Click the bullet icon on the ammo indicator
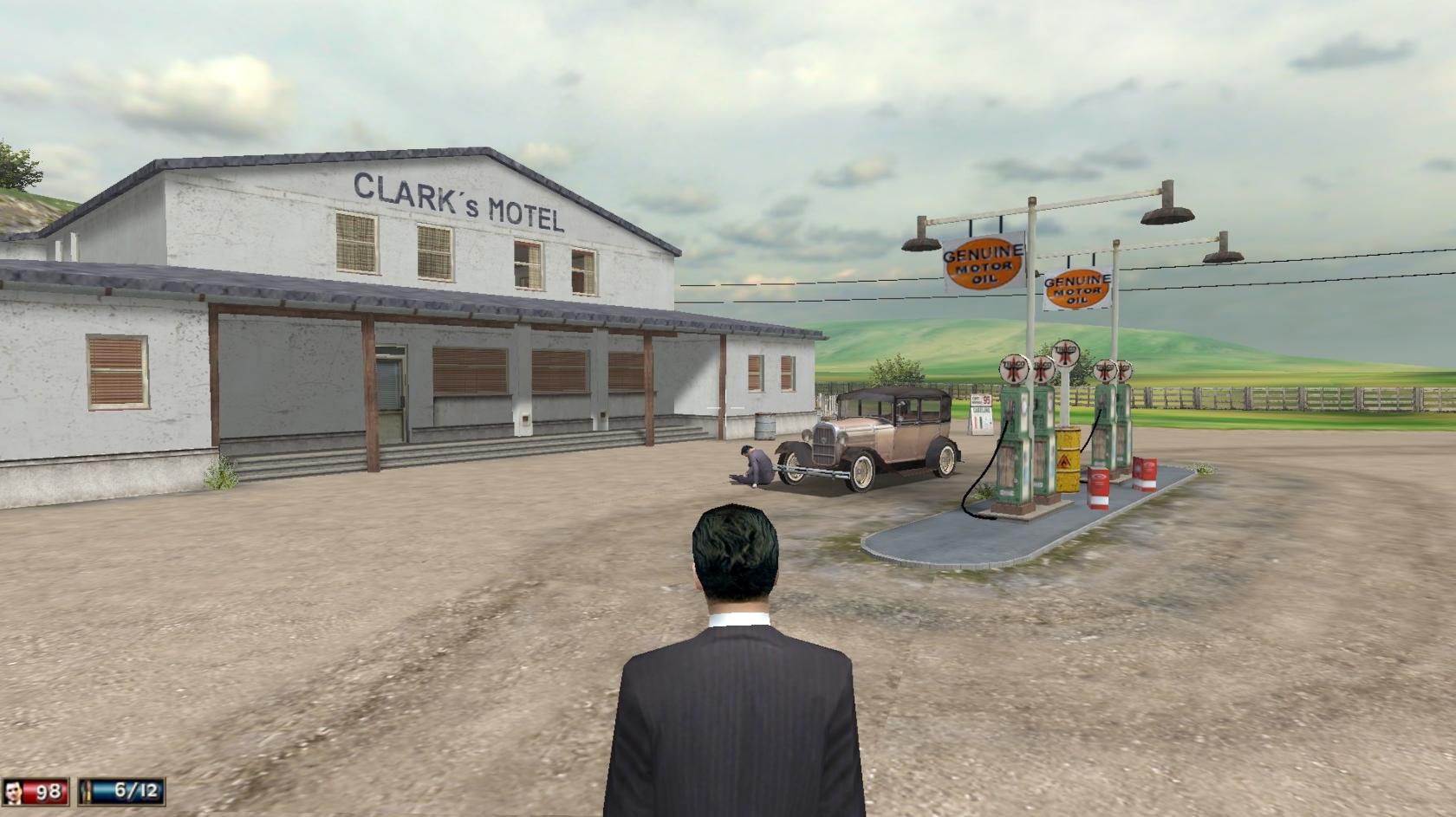 coord(87,791)
